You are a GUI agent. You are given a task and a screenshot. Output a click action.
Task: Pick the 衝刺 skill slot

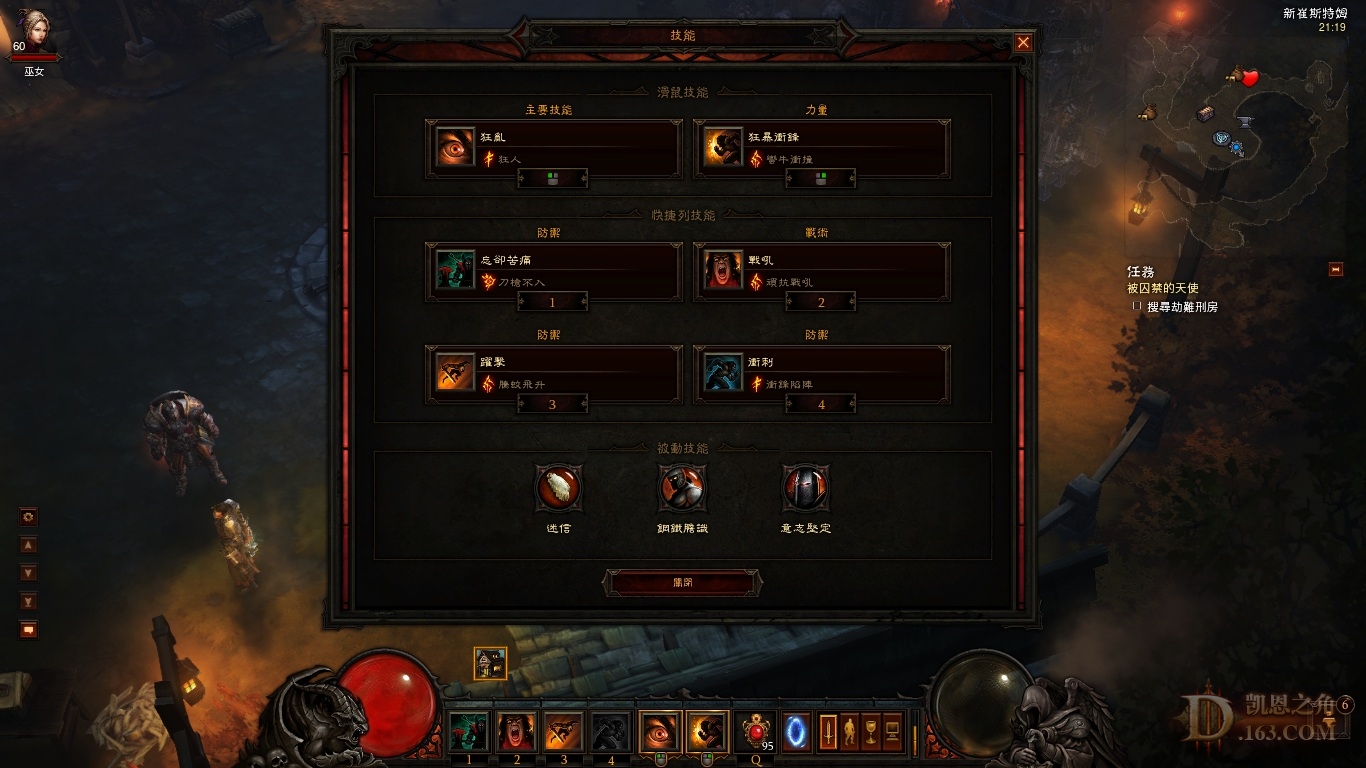pyautogui.click(x=821, y=372)
